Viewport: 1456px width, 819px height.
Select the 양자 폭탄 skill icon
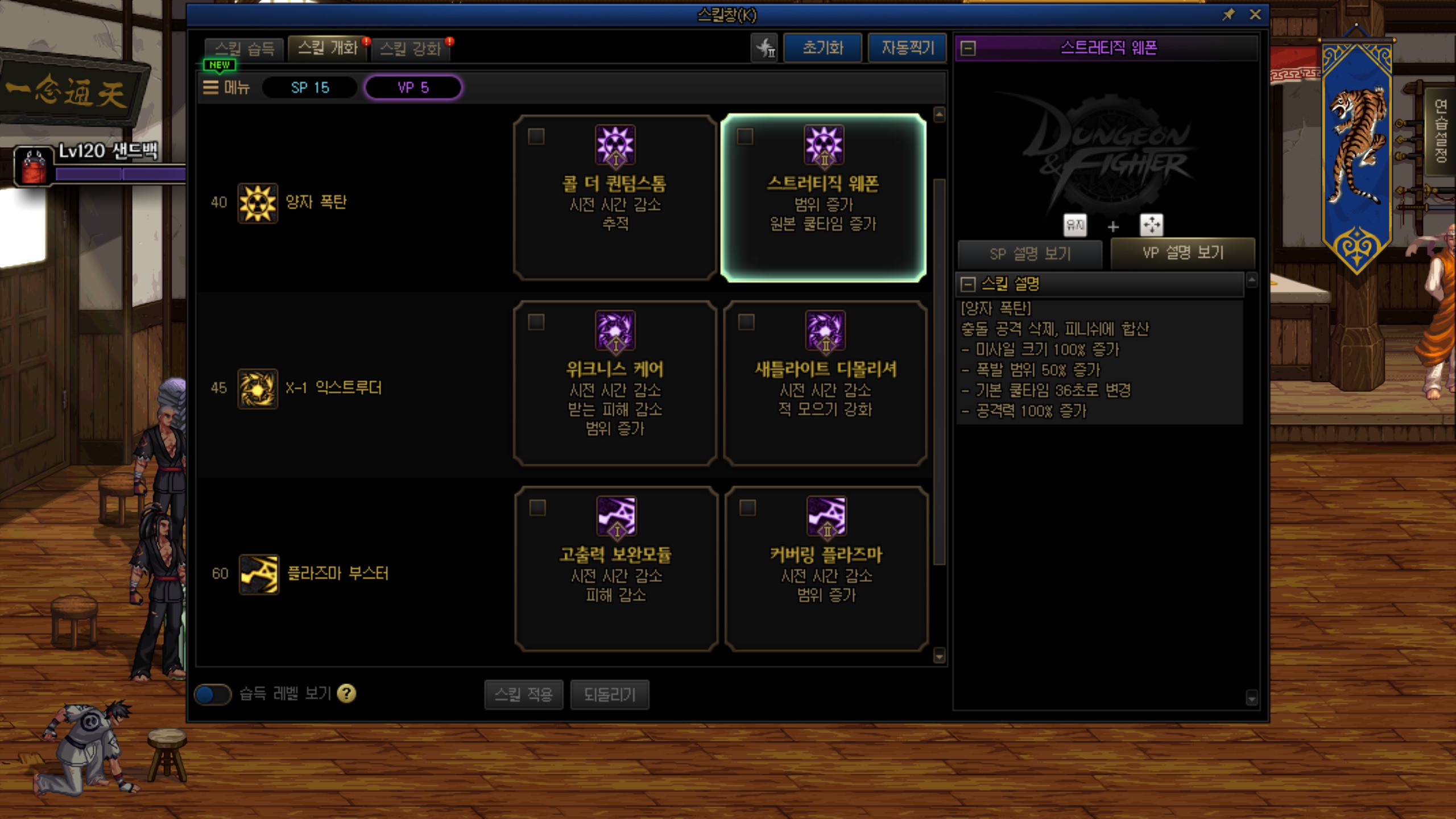pyautogui.click(x=258, y=203)
